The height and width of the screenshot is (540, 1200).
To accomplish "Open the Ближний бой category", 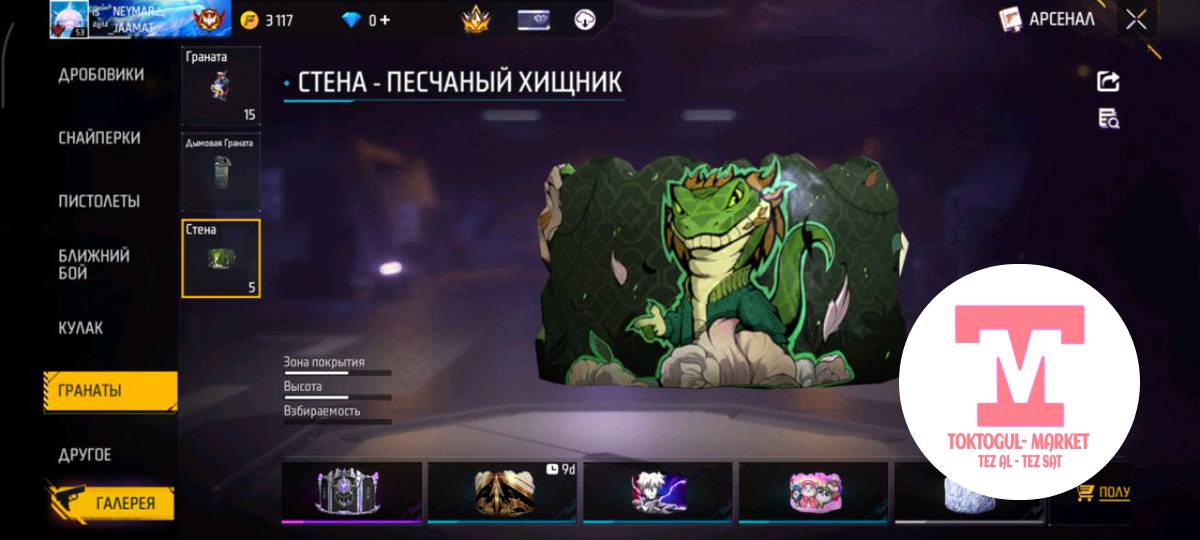I will [94, 264].
